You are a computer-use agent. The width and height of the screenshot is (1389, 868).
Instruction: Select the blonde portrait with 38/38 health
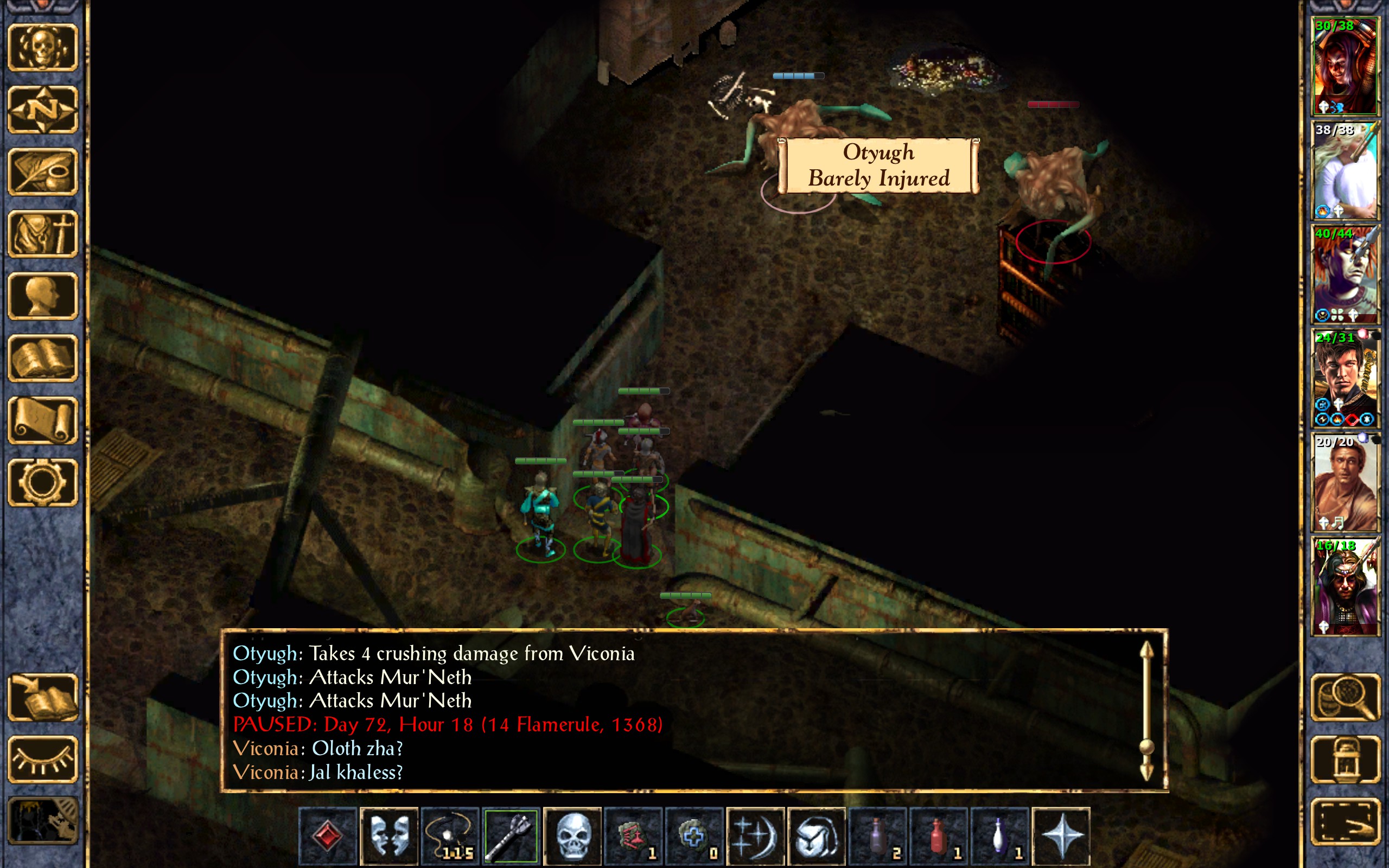1345,170
